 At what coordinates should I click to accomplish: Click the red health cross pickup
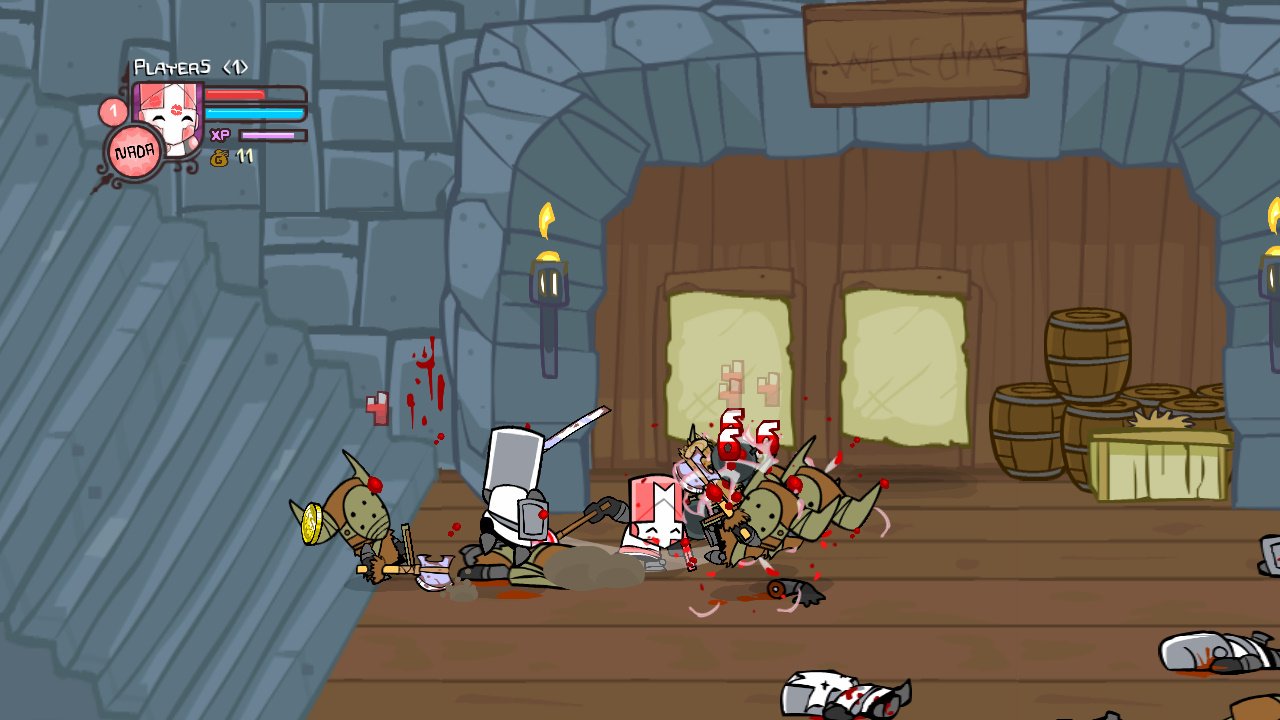tap(375, 410)
